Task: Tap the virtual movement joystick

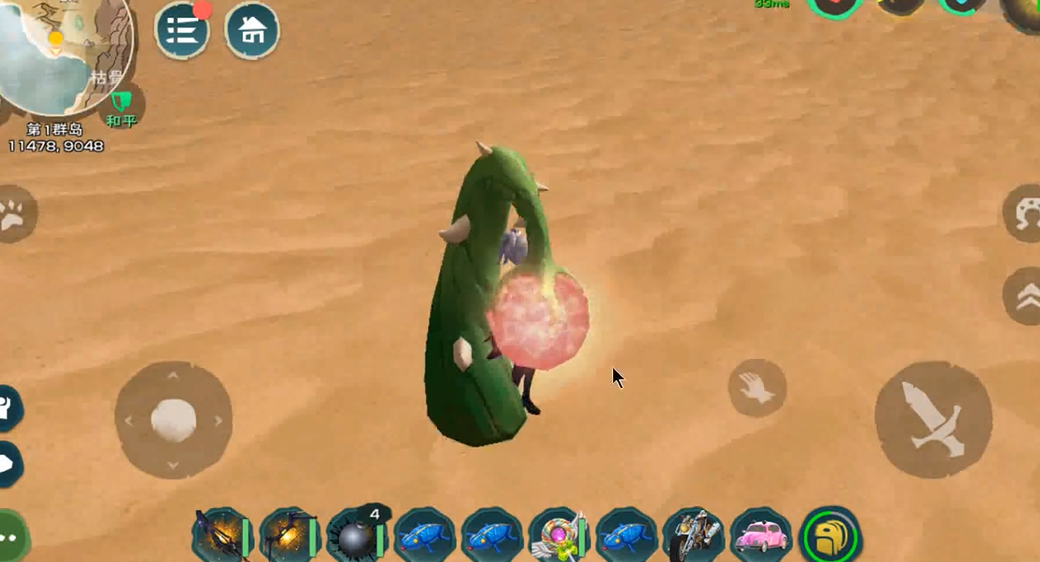Action: (x=173, y=419)
